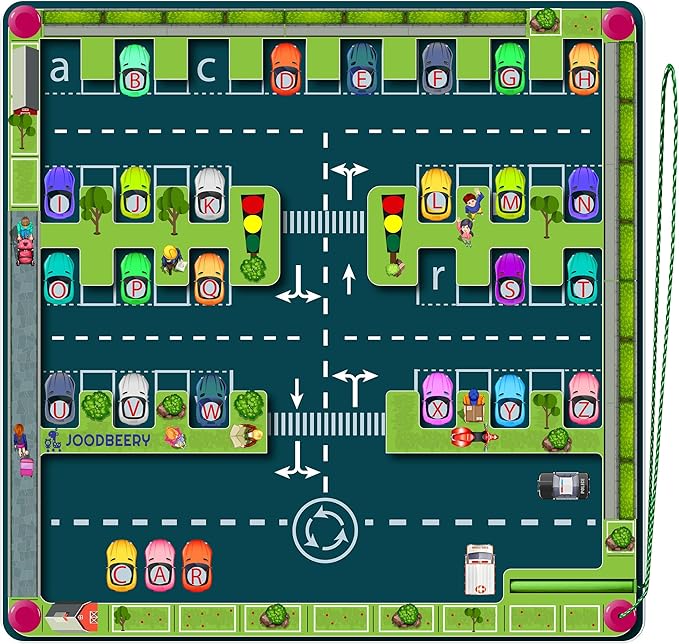679x644 pixels.
Task: Select the yellow car labeled C
Action: click(x=122, y=566)
